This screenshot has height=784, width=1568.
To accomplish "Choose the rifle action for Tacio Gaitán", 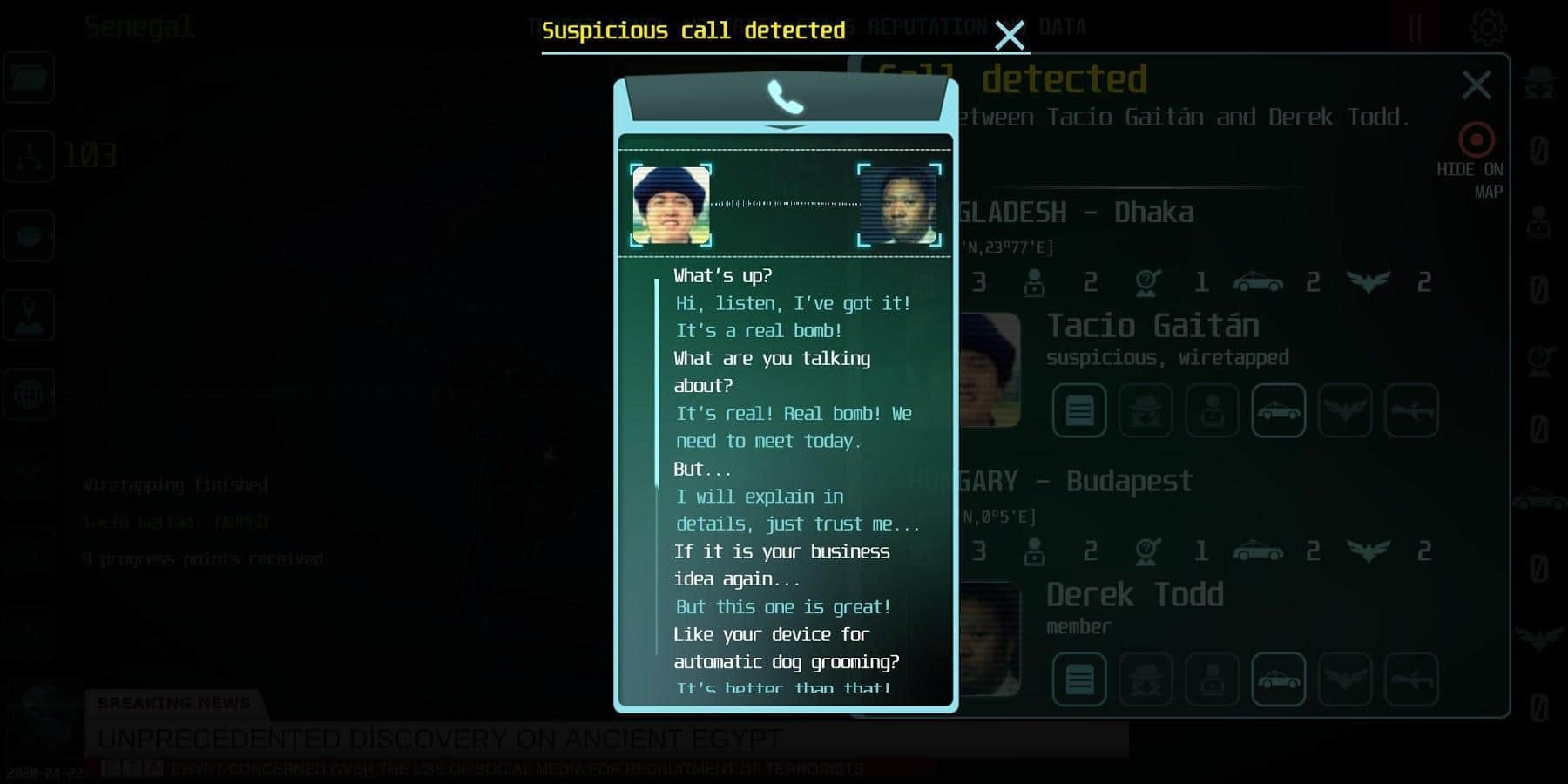I will pos(1411,410).
